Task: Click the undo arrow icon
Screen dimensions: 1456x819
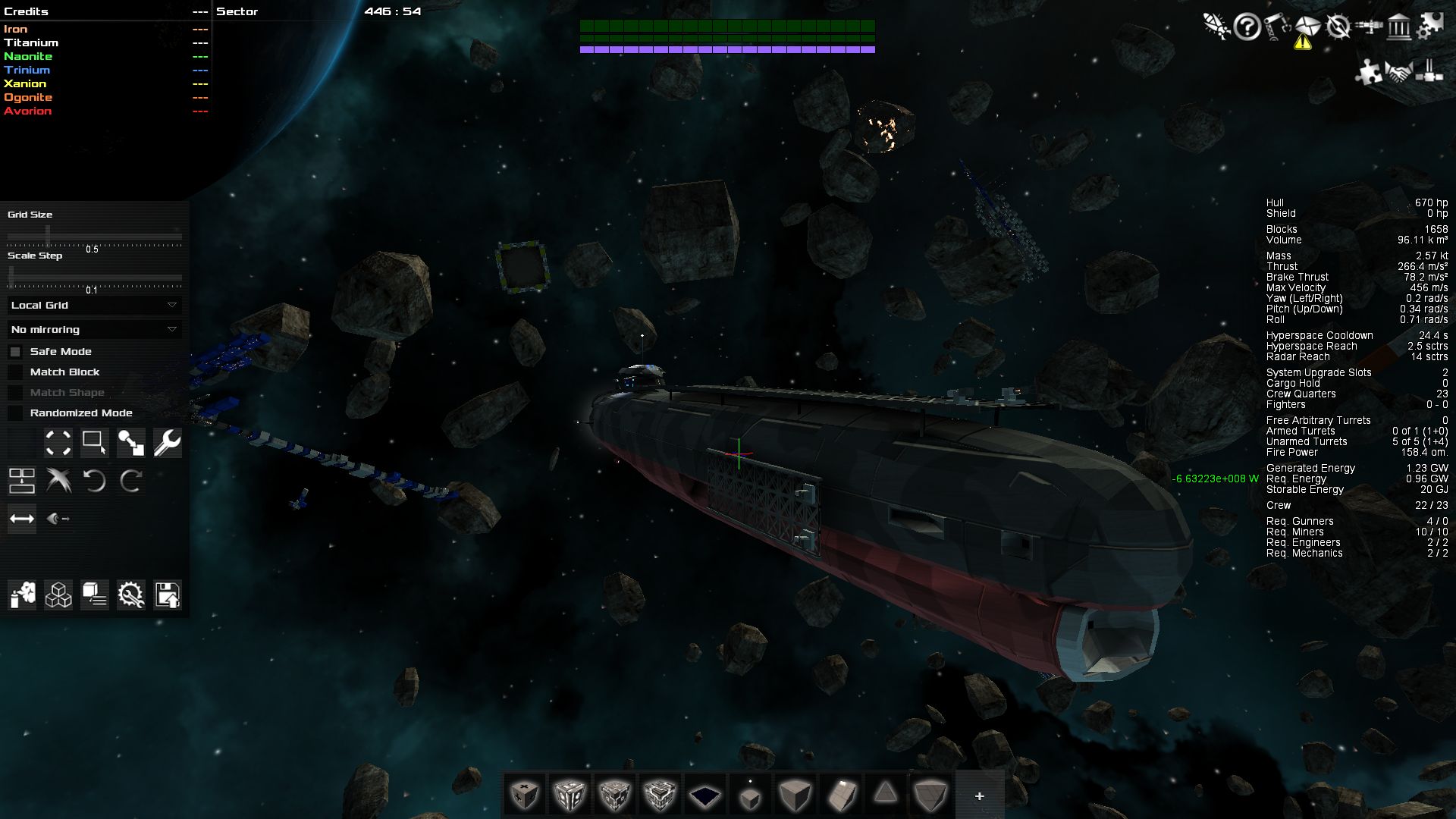Action: (96, 480)
